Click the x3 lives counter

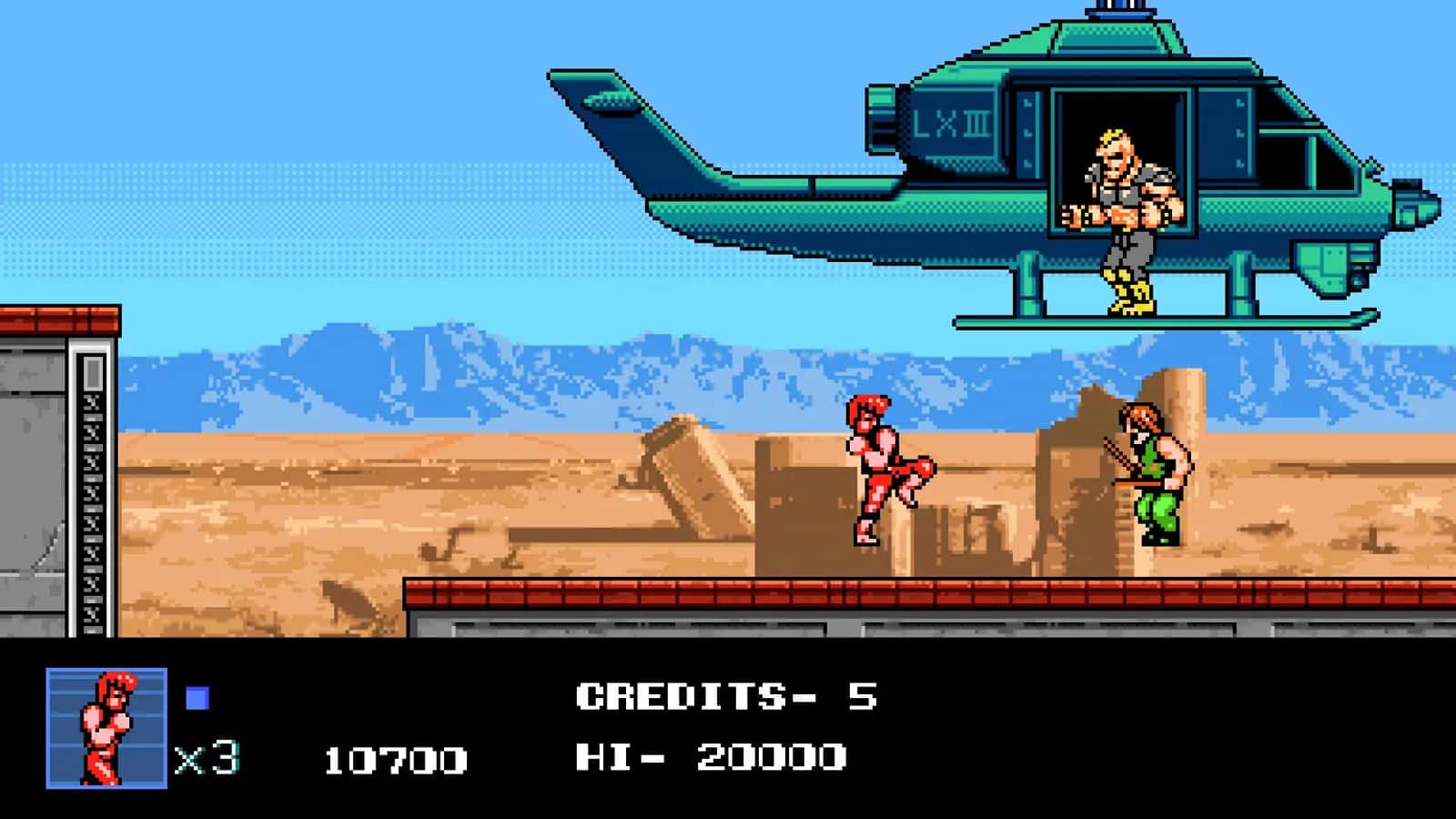205,753
